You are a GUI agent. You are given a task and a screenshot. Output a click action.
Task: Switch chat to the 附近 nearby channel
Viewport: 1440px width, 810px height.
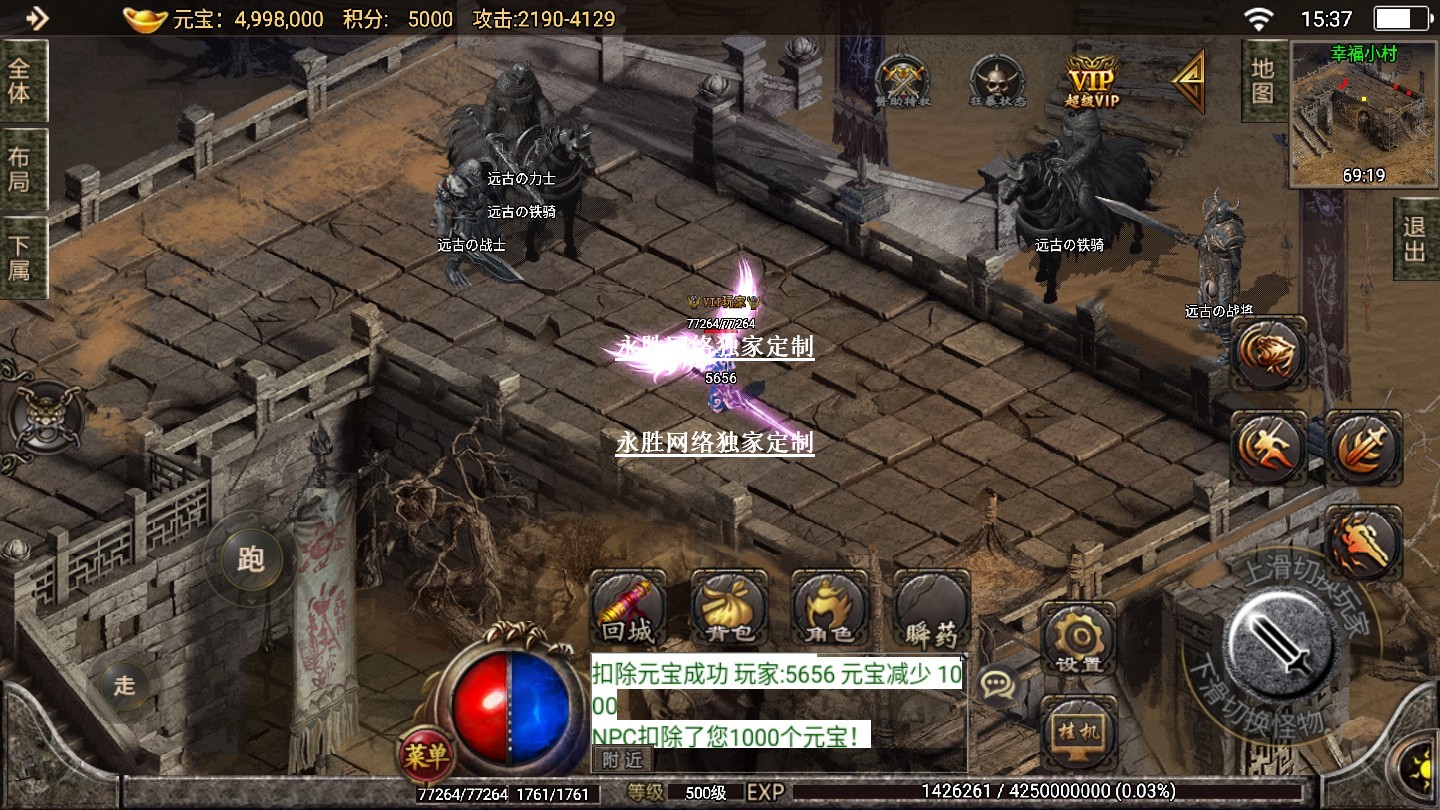coord(621,760)
